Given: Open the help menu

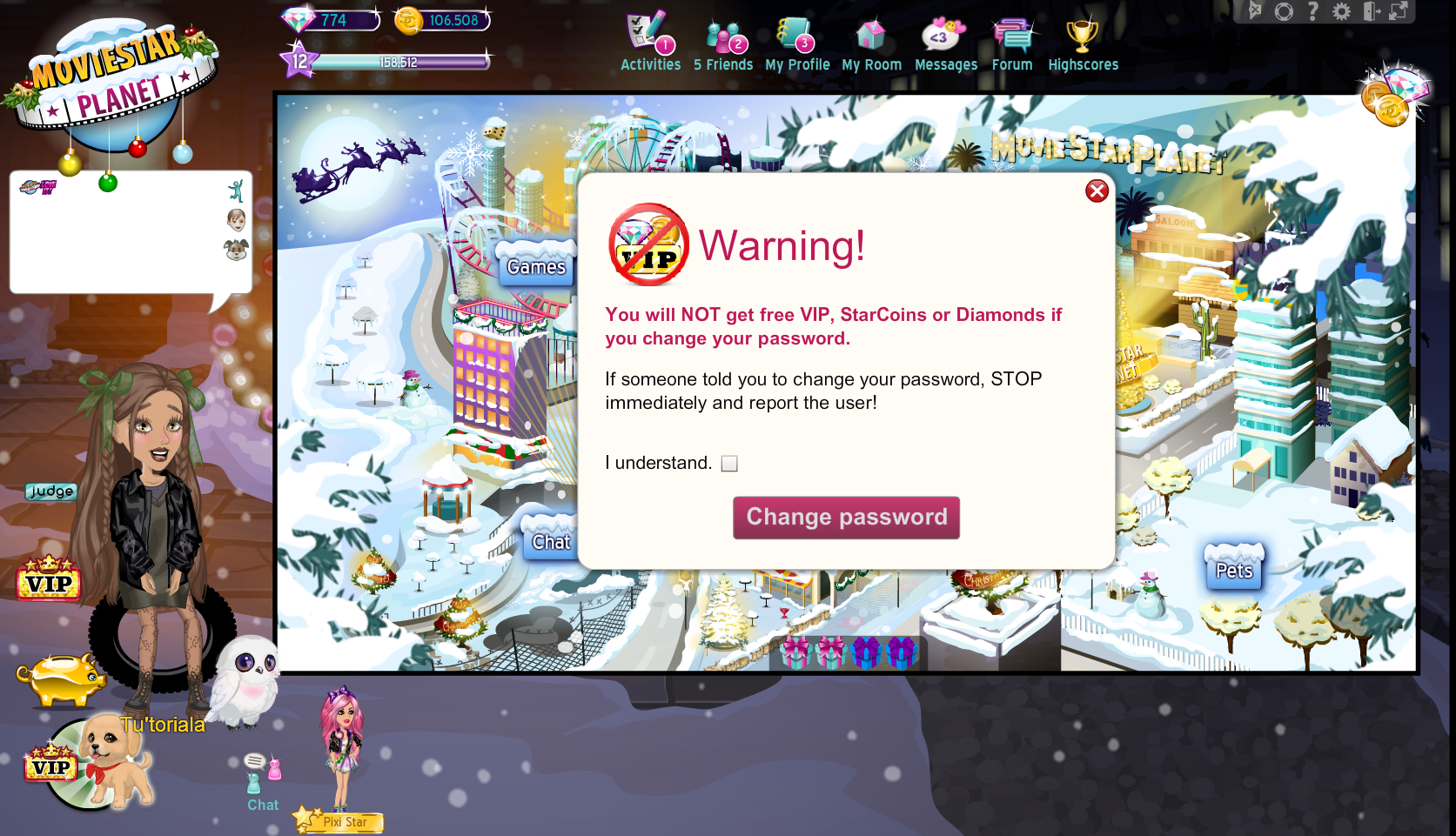Looking at the screenshot, I should [x=1312, y=12].
